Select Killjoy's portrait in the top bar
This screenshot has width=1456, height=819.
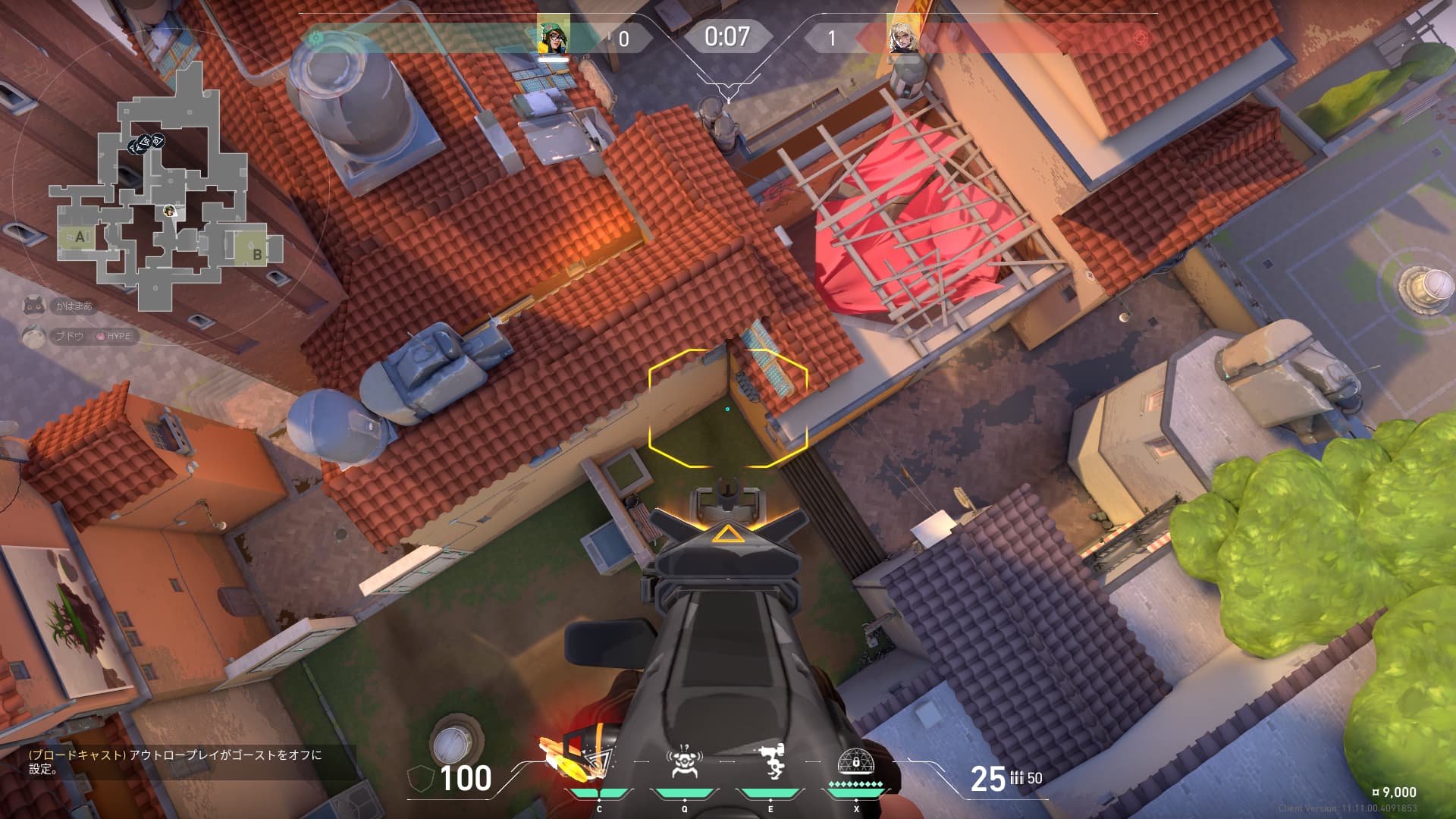click(554, 36)
